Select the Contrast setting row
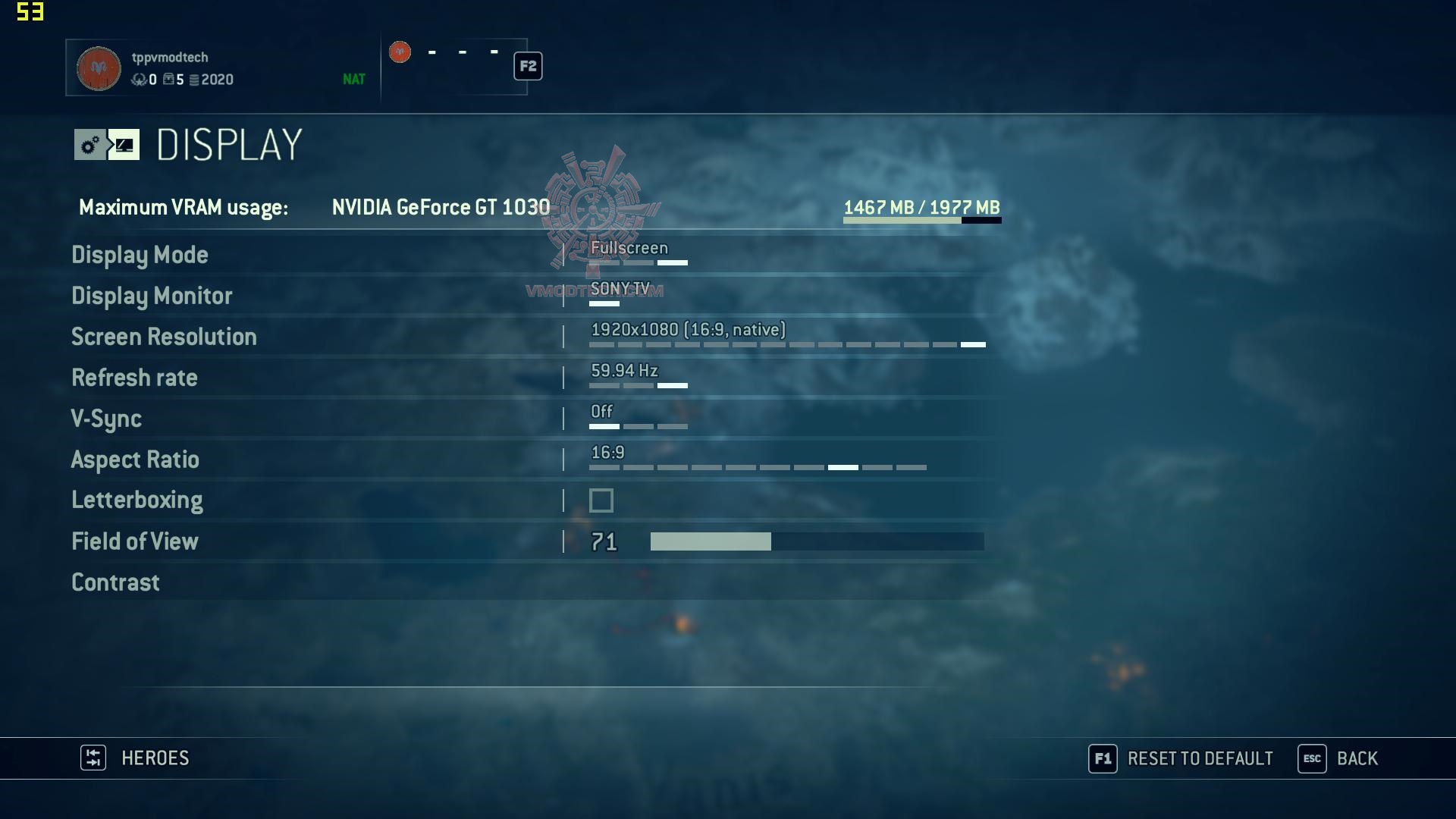Viewport: 1456px width, 819px height. pyautogui.click(x=115, y=583)
